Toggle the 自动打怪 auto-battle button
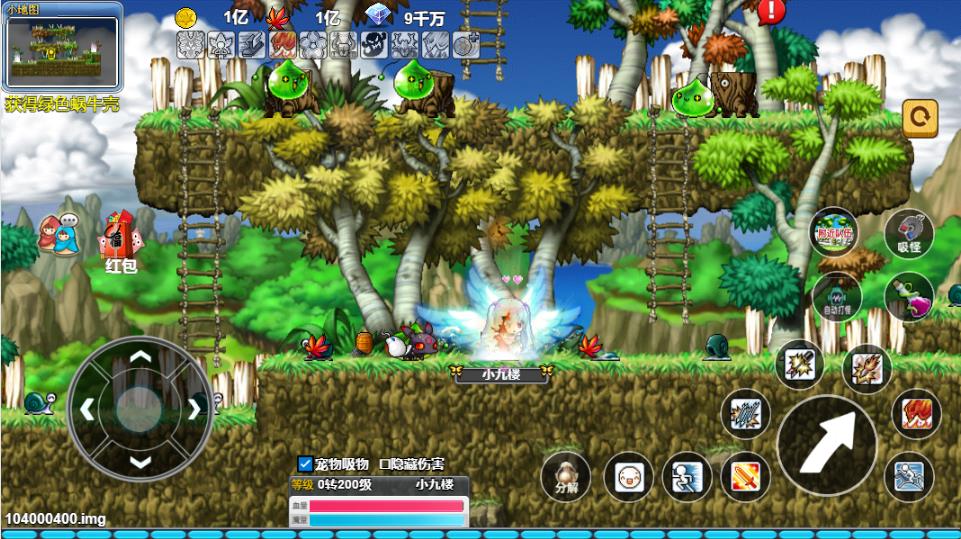 (836, 297)
